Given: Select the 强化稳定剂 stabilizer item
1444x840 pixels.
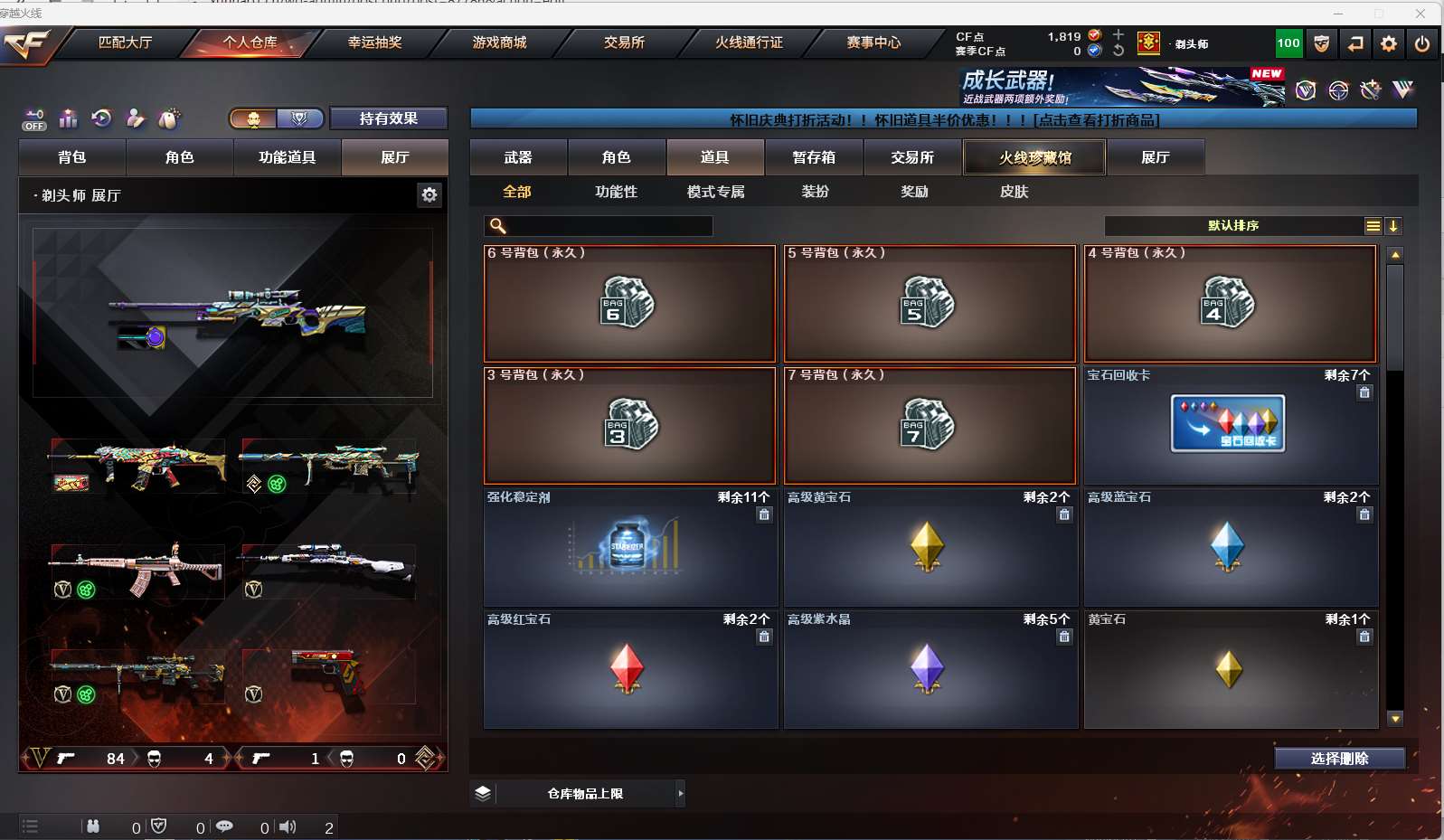Looking at the screenshot, I should pos(629,548).
